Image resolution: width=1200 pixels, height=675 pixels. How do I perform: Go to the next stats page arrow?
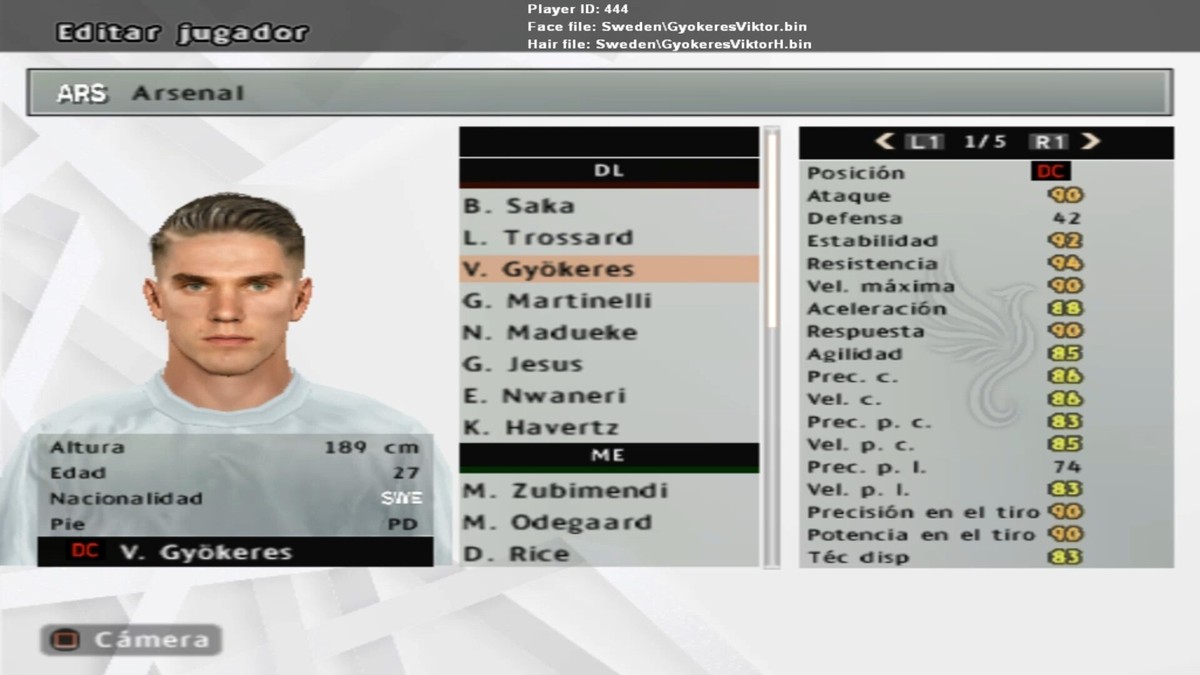point(1091,142)
